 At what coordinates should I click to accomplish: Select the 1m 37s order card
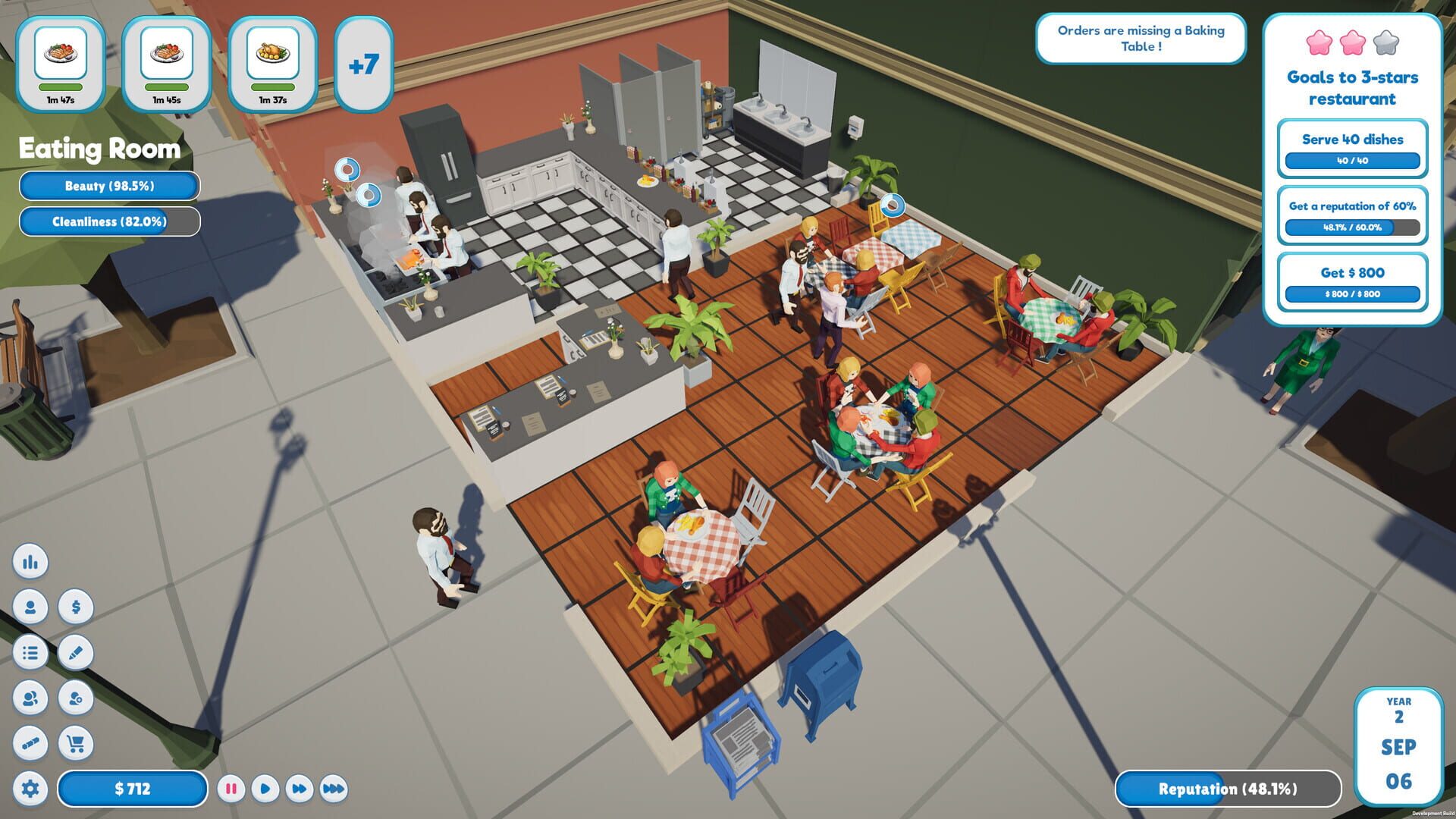275,64
